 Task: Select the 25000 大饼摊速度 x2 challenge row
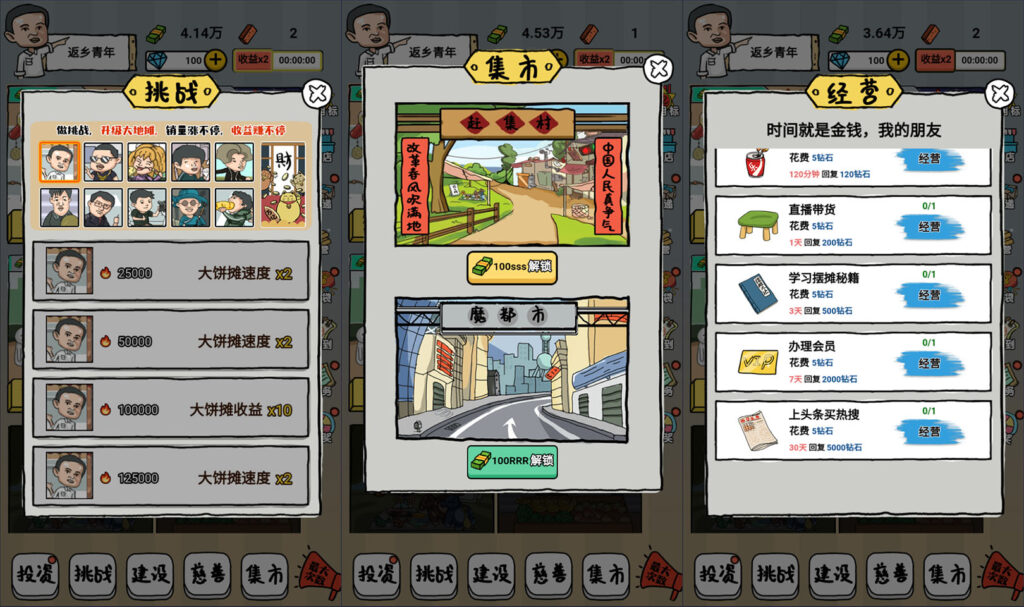(171, 272)
